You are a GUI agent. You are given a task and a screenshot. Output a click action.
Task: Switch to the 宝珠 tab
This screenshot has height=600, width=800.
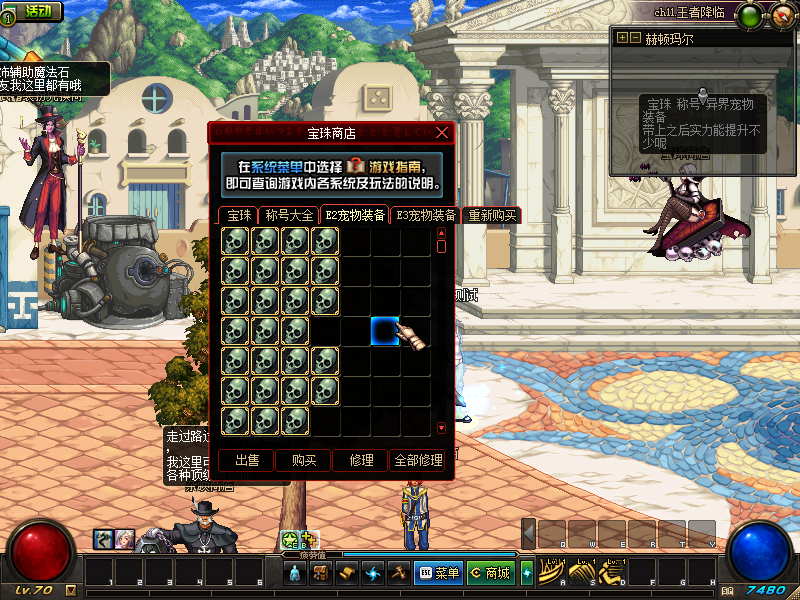239,215
